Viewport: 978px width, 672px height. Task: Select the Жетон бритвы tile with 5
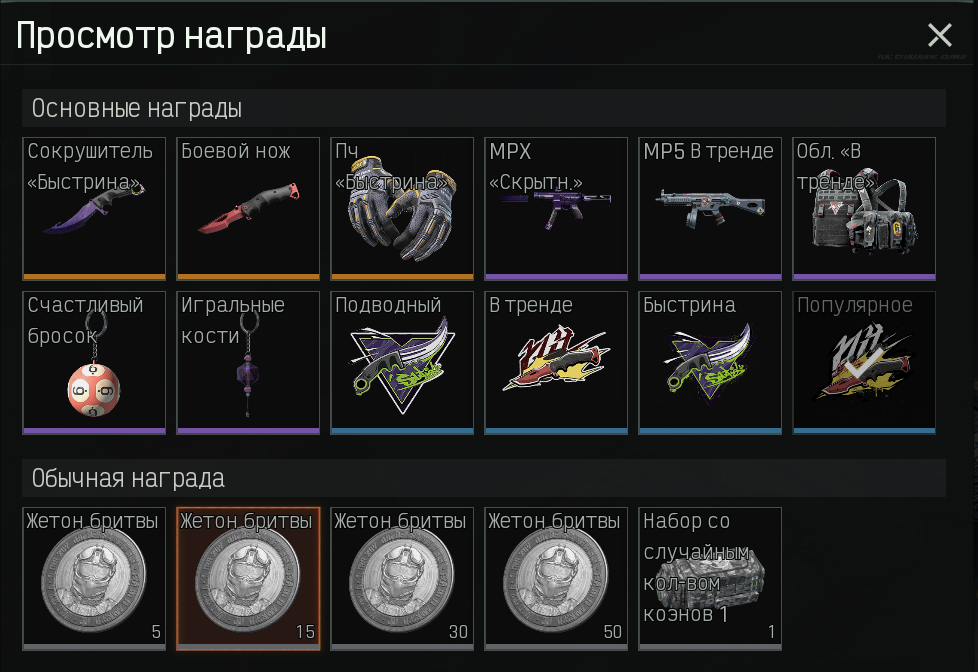94,578
